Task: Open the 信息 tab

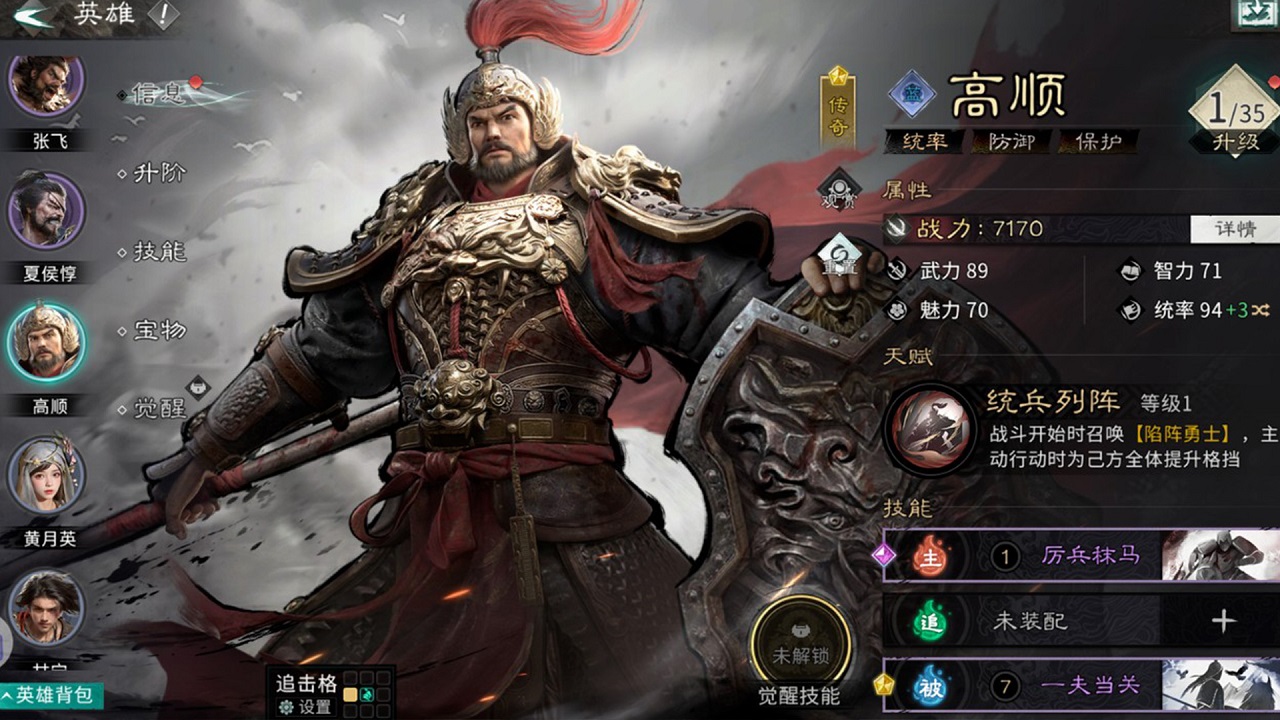Action: [x=160, y=94]
